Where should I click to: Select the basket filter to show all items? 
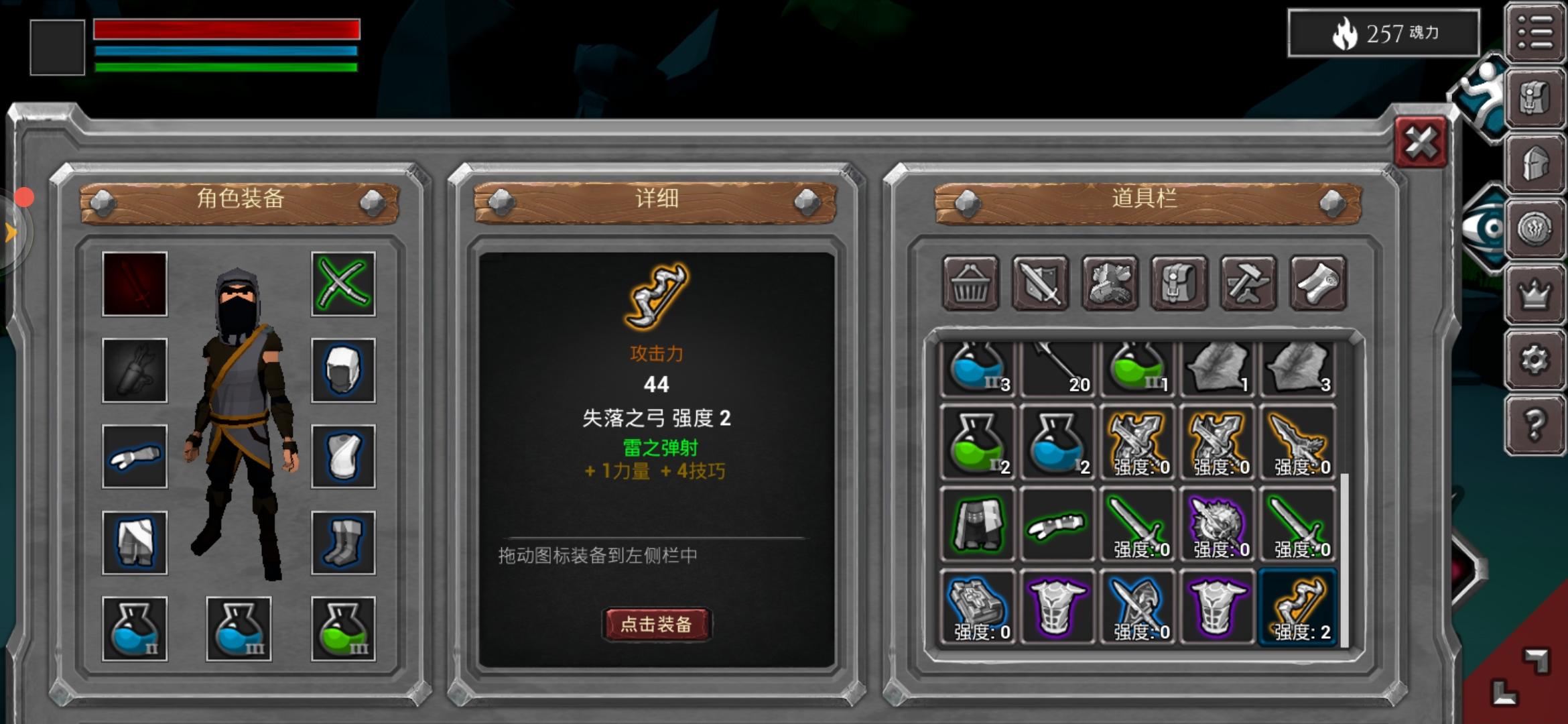coord(972,283)
